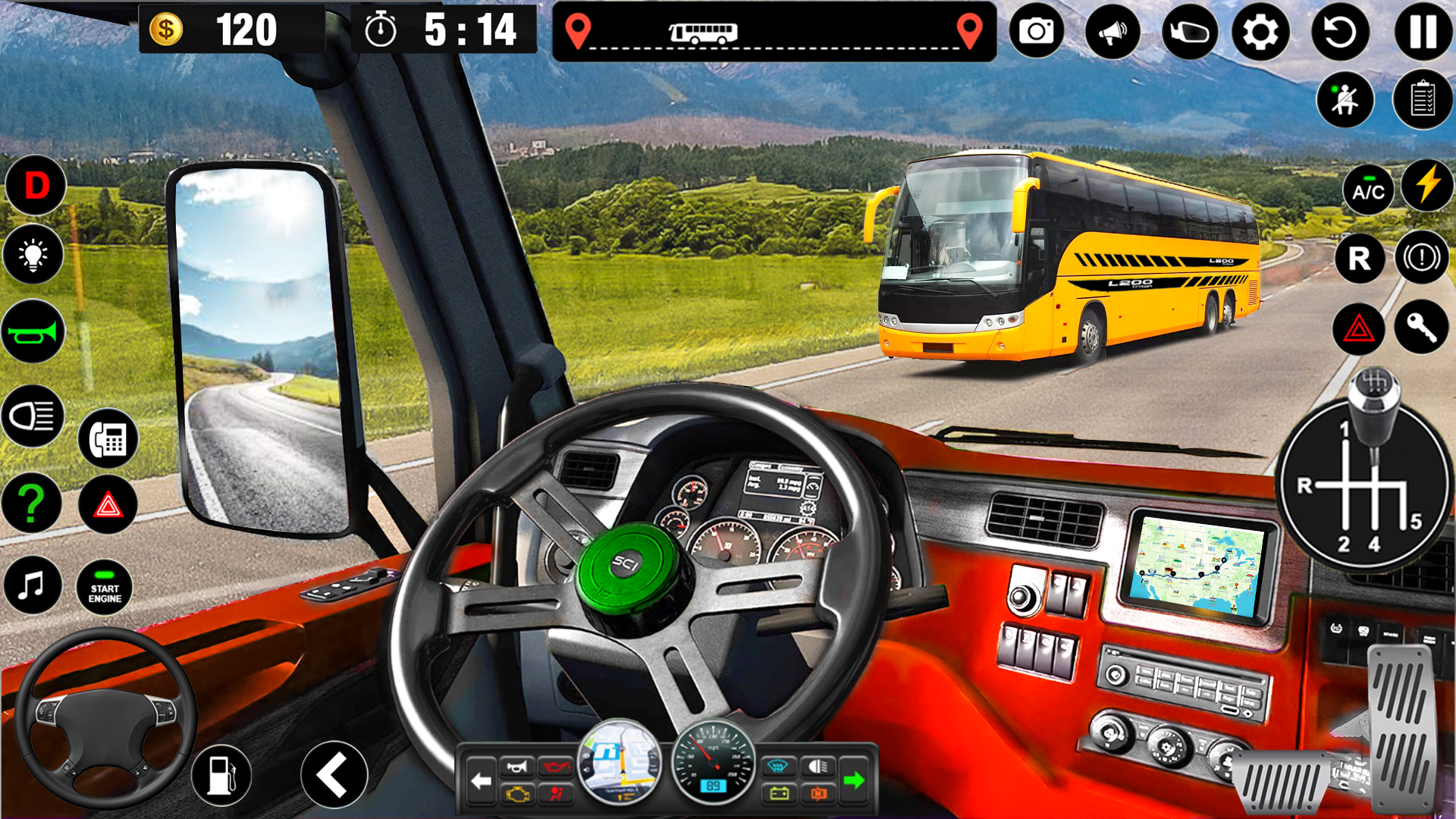Show help with the green question mark
The width and height of the screenshot is (1456, 819).
(x=32, y=504)
